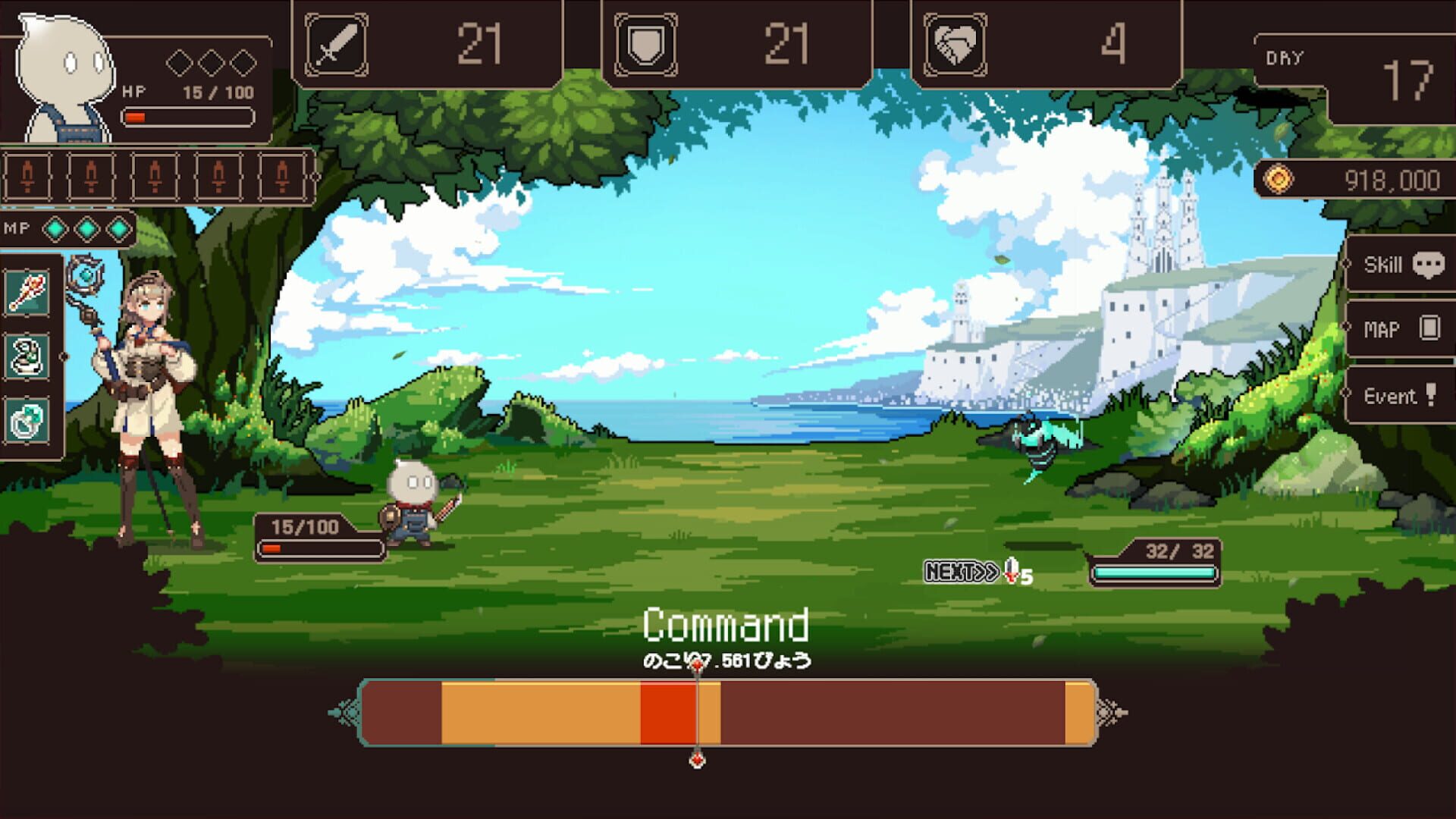
Task: Toggle the last candle ammo slot
Action: coord(282,176)
